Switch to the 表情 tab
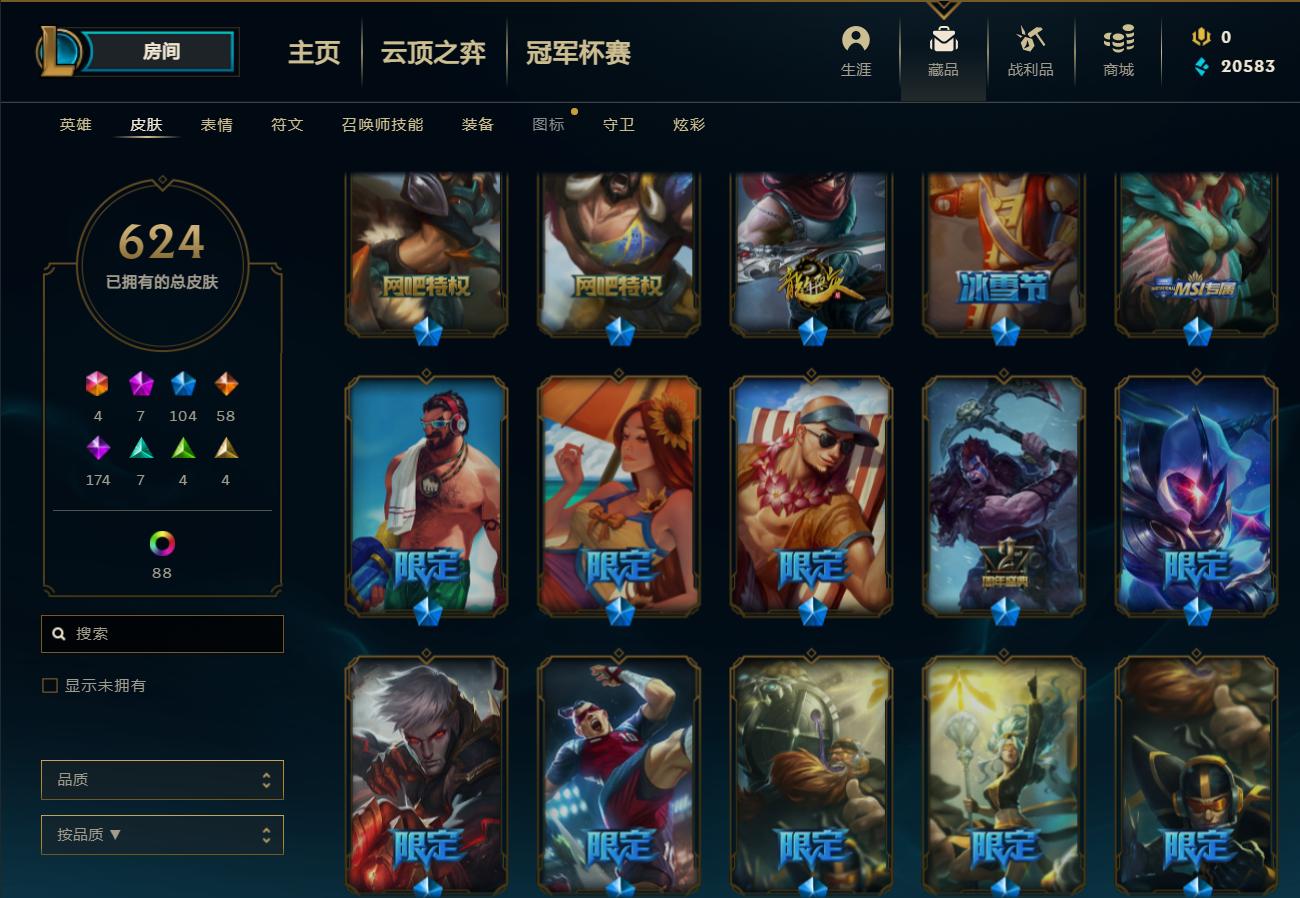Image resolution: width=1300 pixels, height=898 pixels. pos(213,125)
